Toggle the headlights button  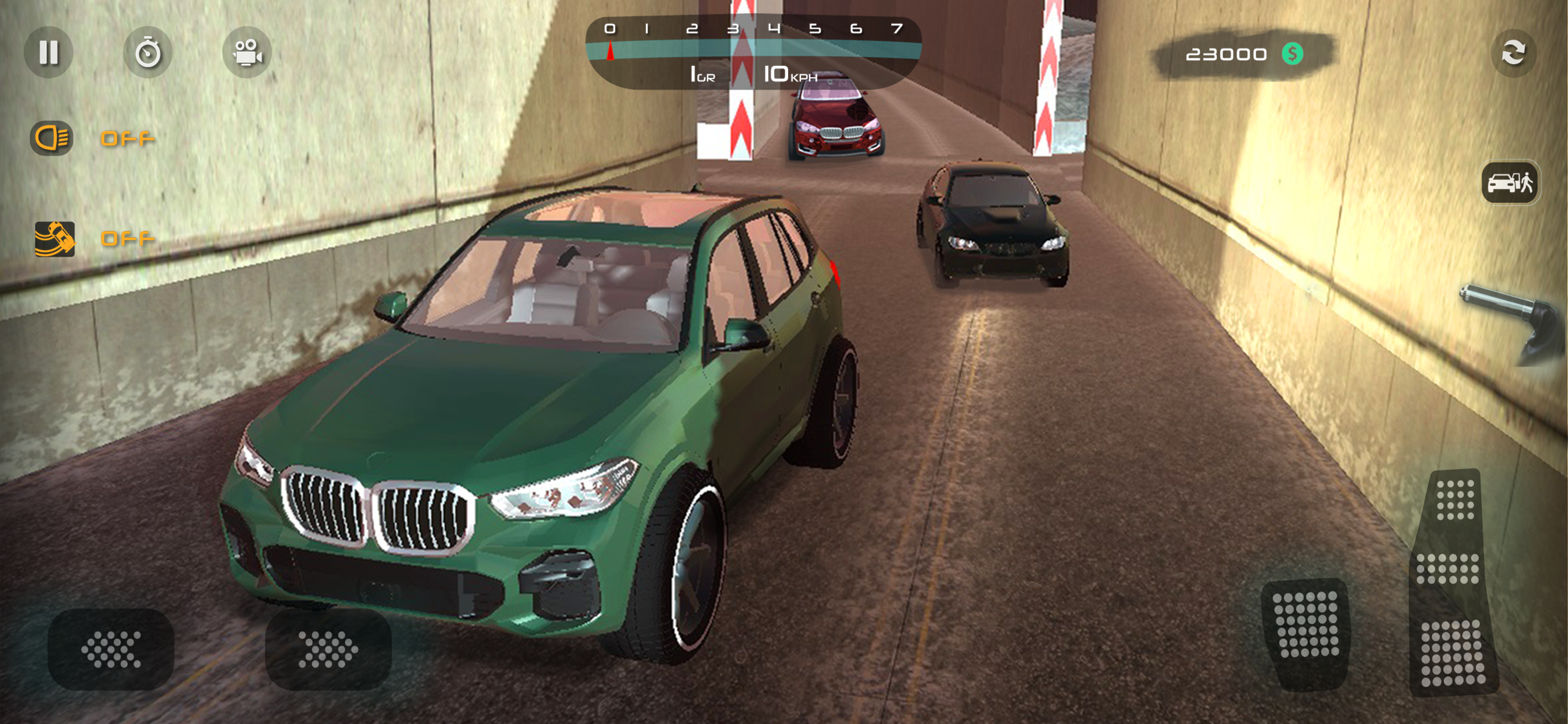tap(52, 138)
